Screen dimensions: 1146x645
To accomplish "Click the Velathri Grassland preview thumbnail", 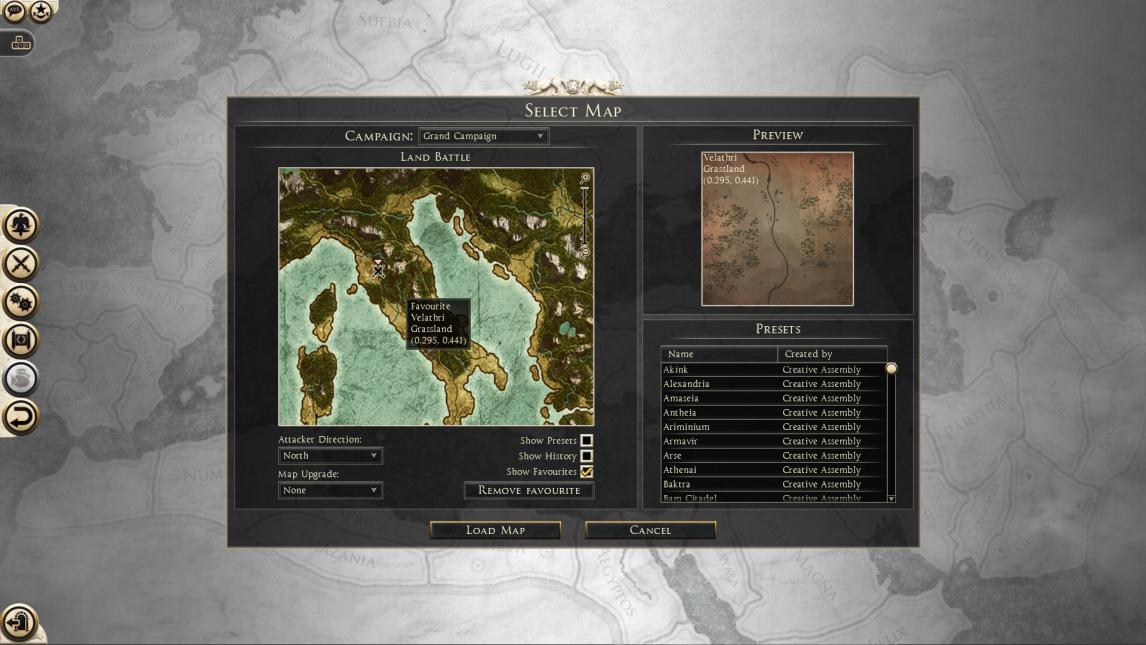I will (777, 229).
